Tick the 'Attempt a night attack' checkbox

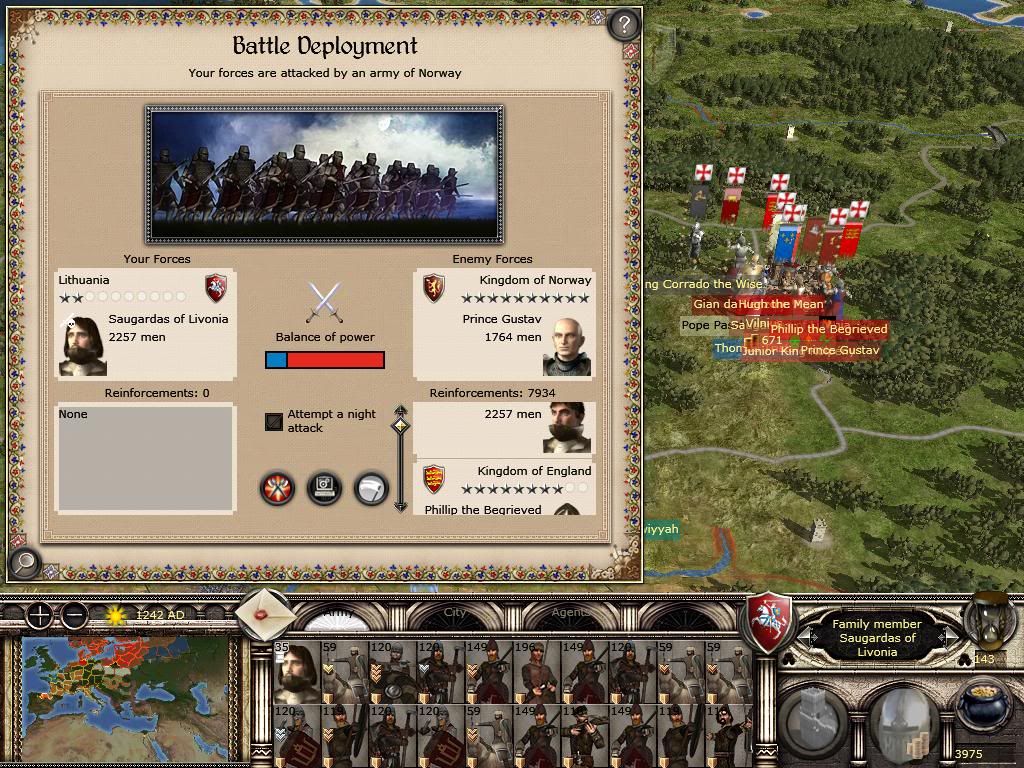tap(274, 422)
